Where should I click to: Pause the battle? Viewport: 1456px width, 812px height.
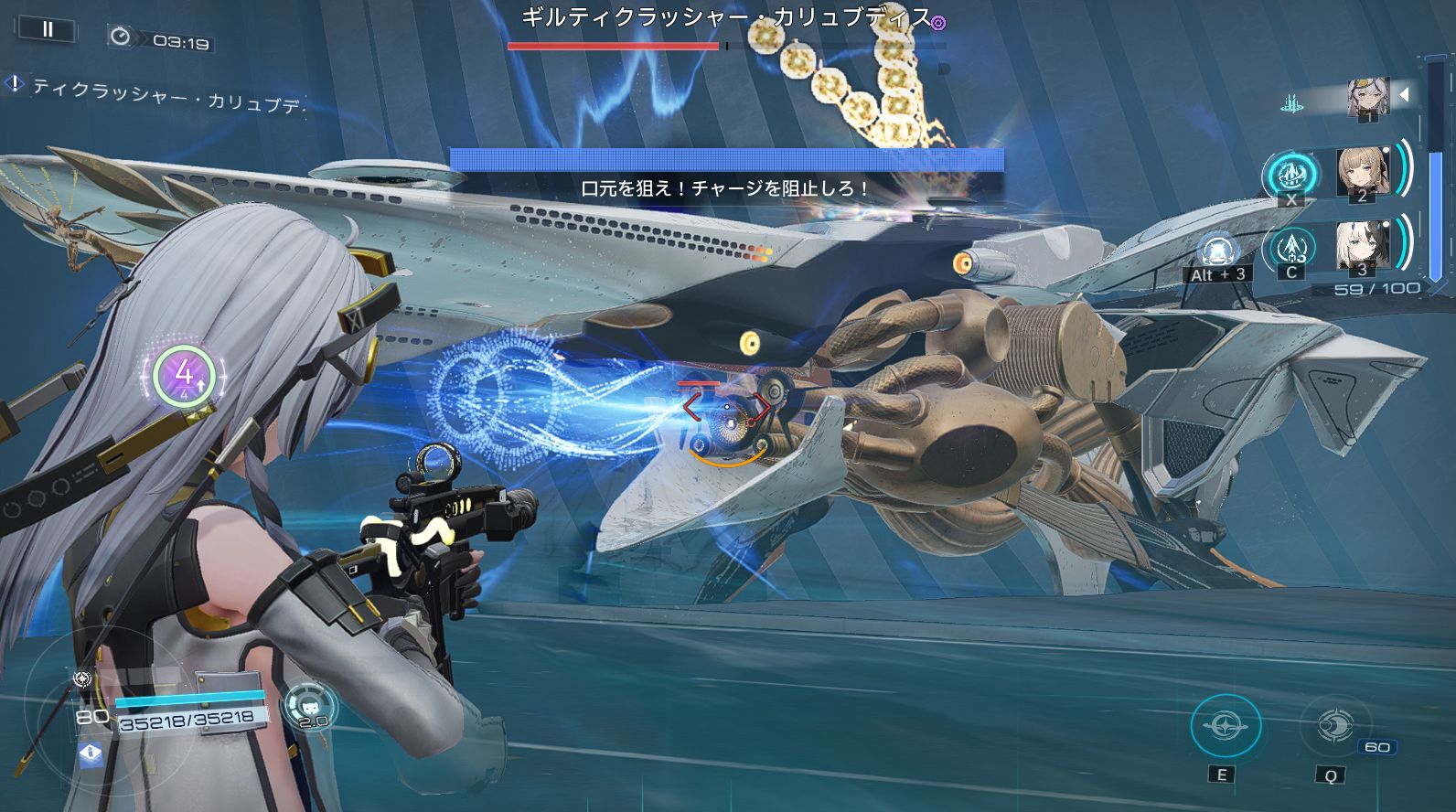[x=48, y=30]
